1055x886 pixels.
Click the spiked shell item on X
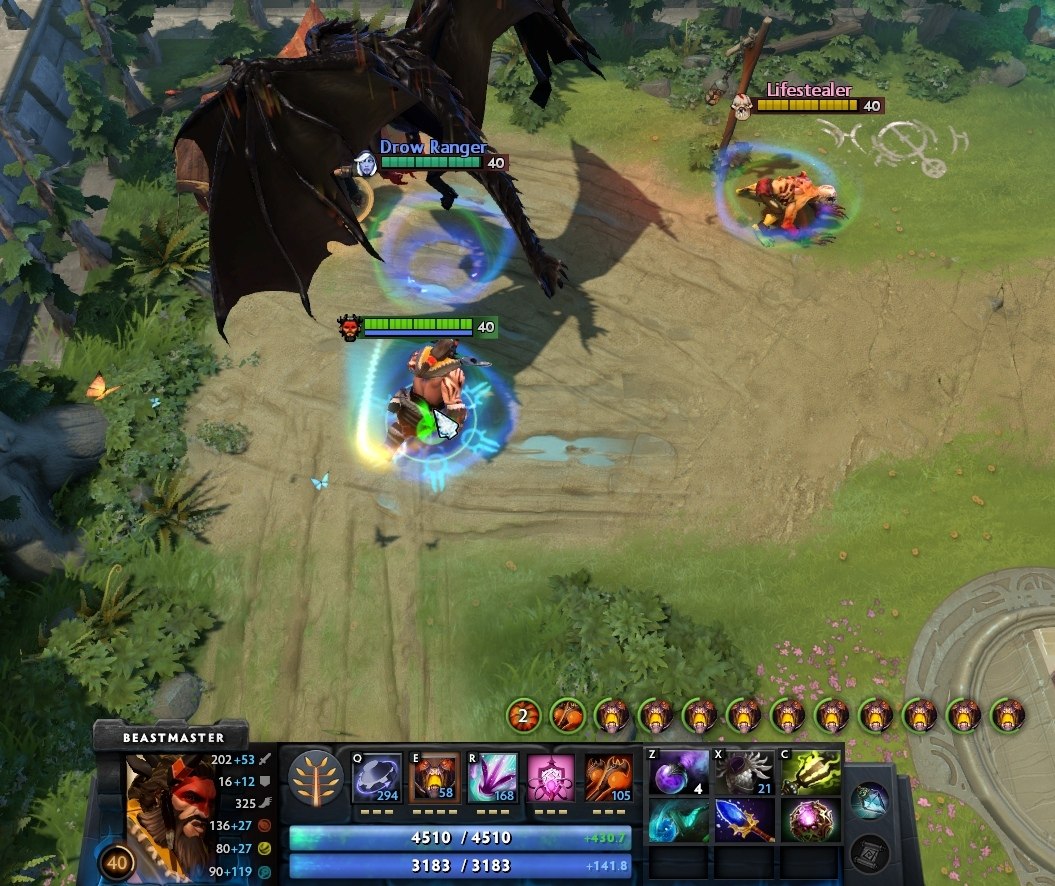[744, 773]
